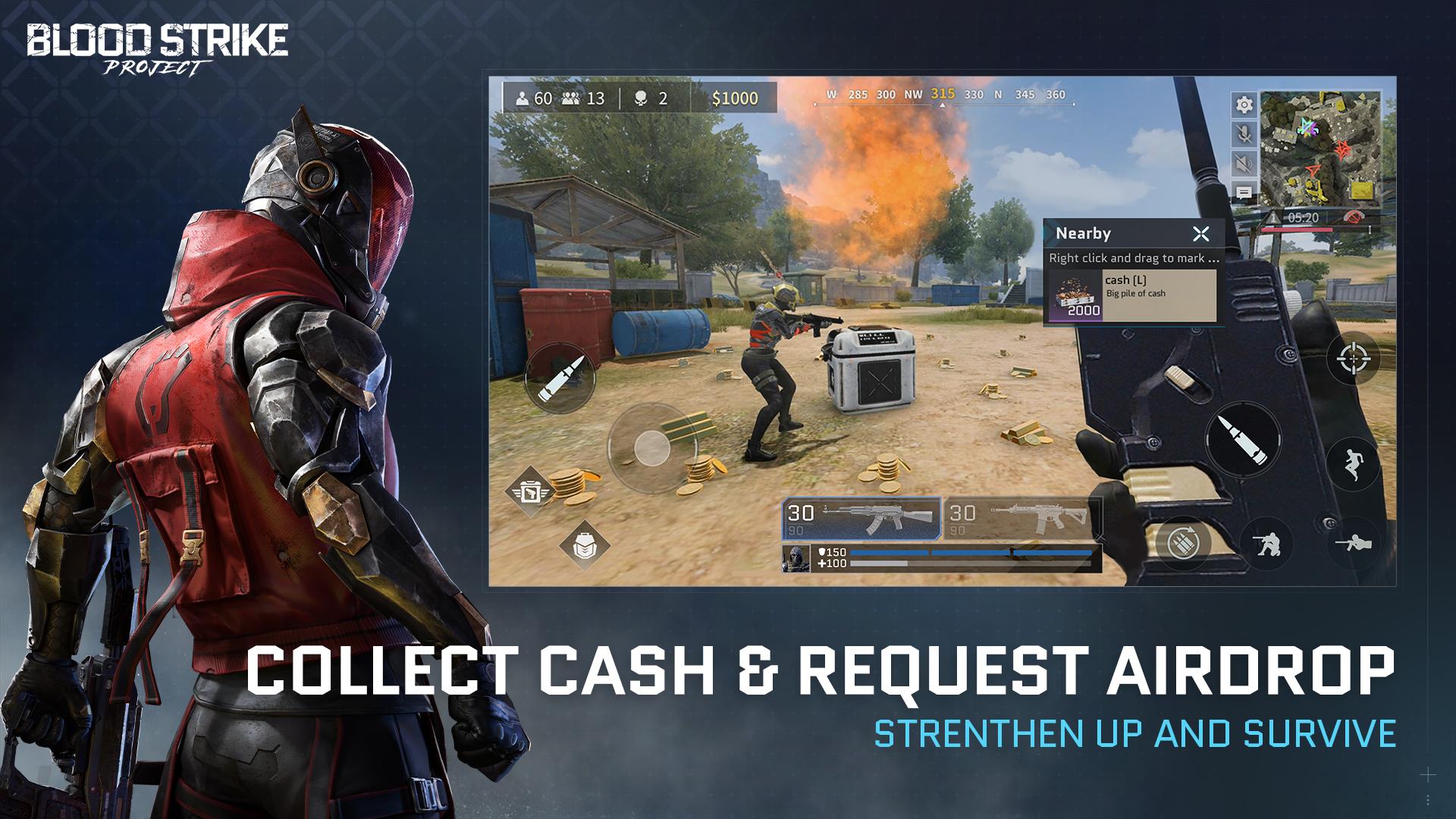Mute the voice microphone

[x=1244, y=134]
